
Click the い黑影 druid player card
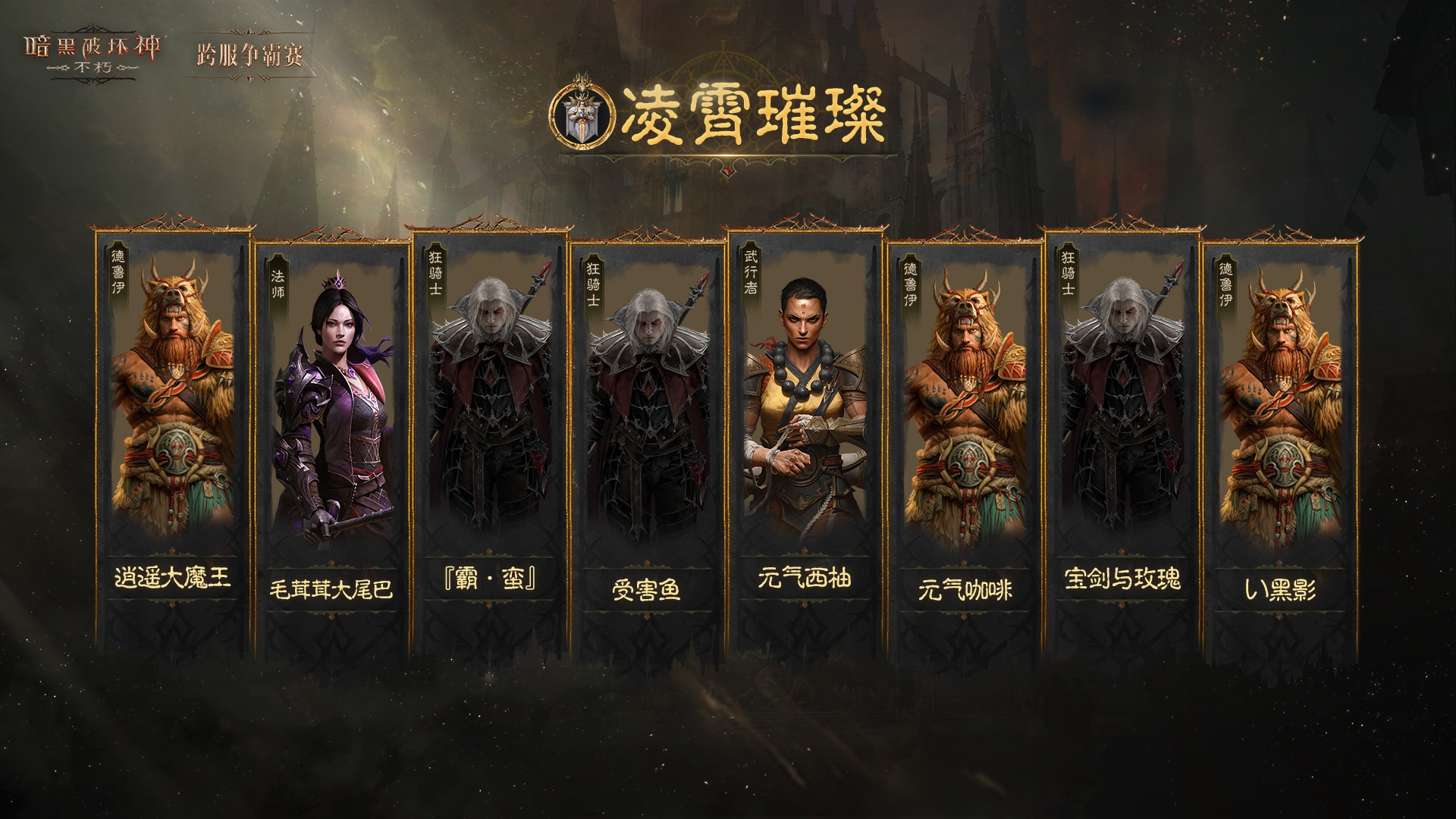tap(1279, 447)
